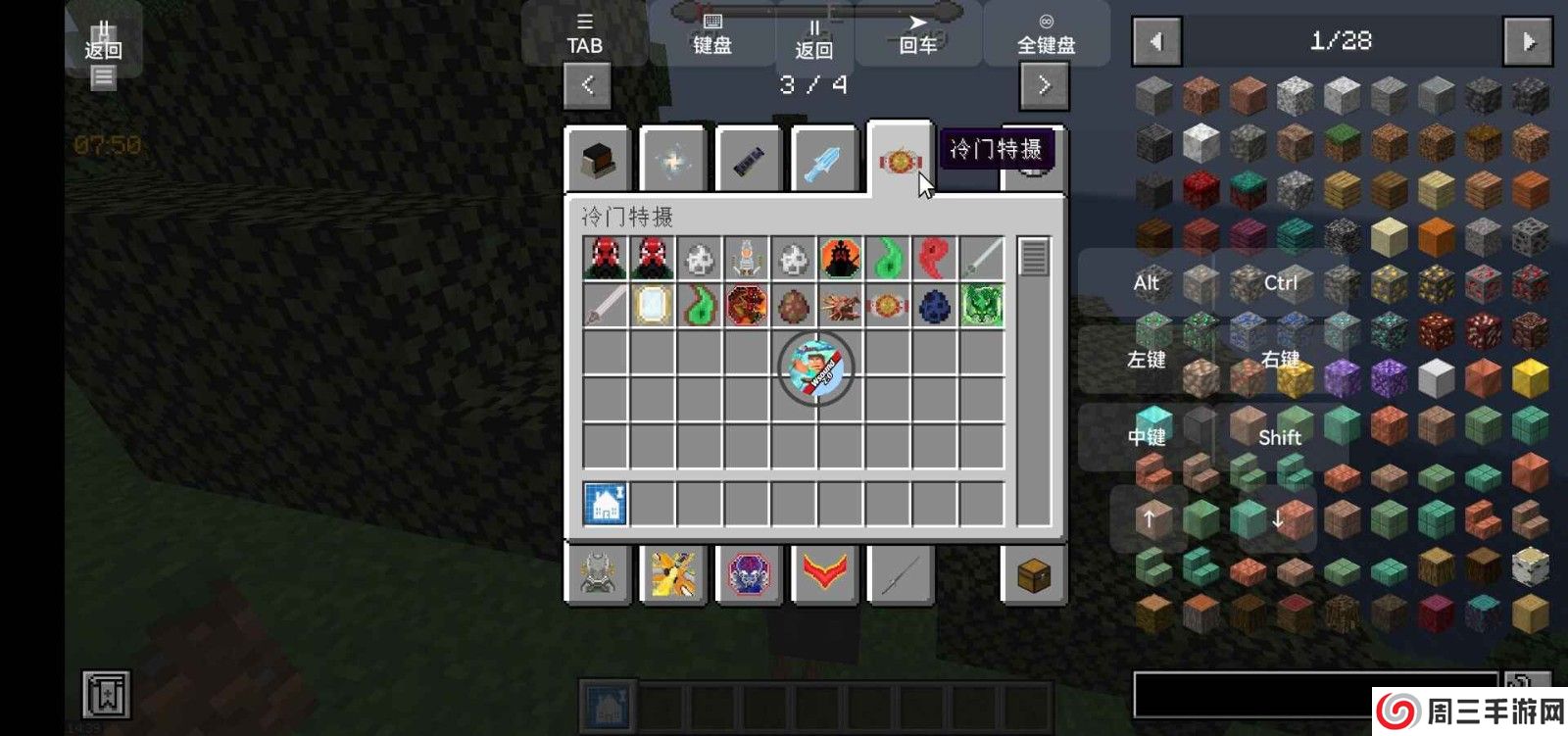Click the item search box

1313,694
